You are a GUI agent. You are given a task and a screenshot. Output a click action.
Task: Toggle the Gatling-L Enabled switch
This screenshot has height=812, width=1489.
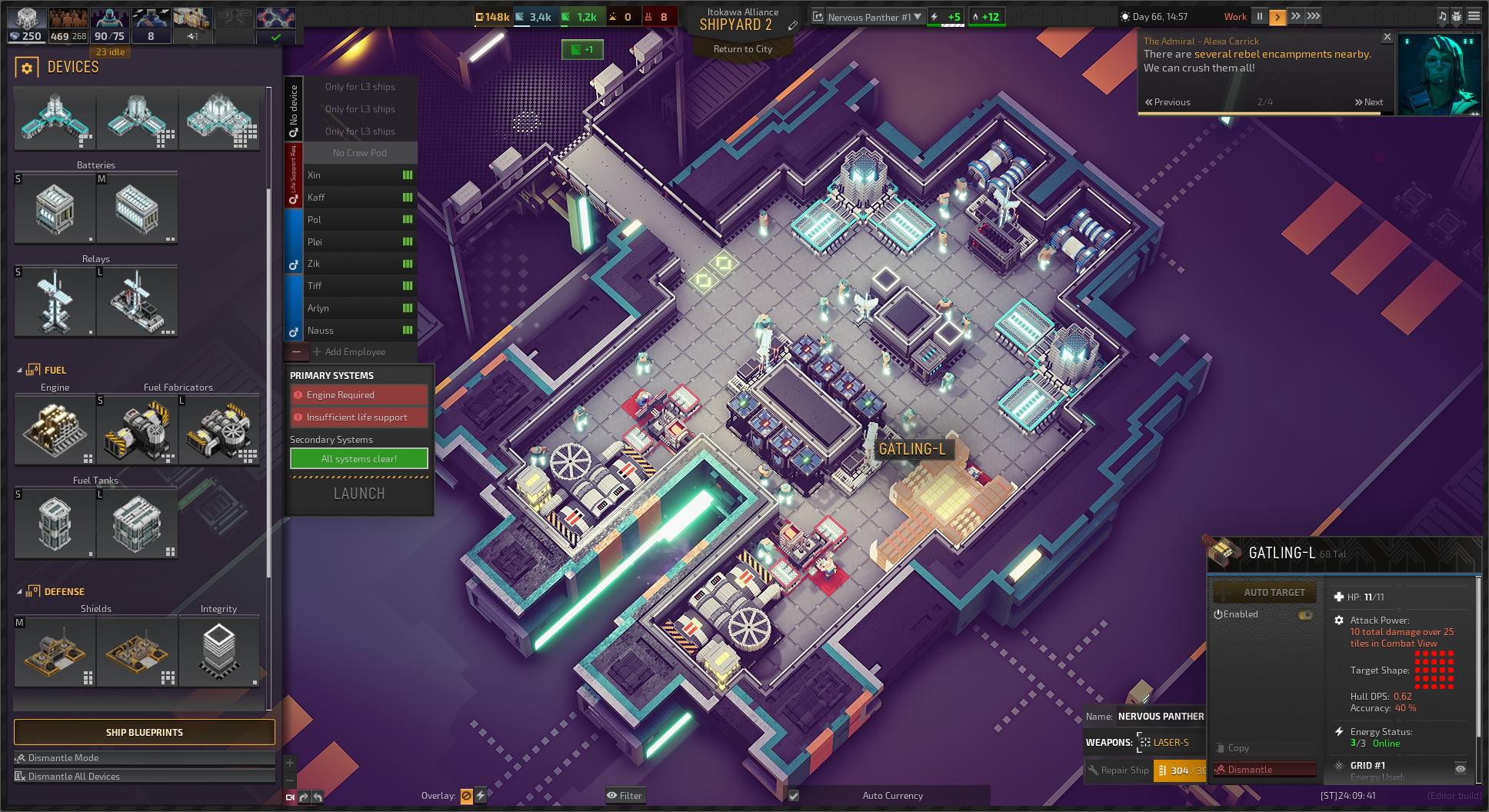click(1305, 614)
